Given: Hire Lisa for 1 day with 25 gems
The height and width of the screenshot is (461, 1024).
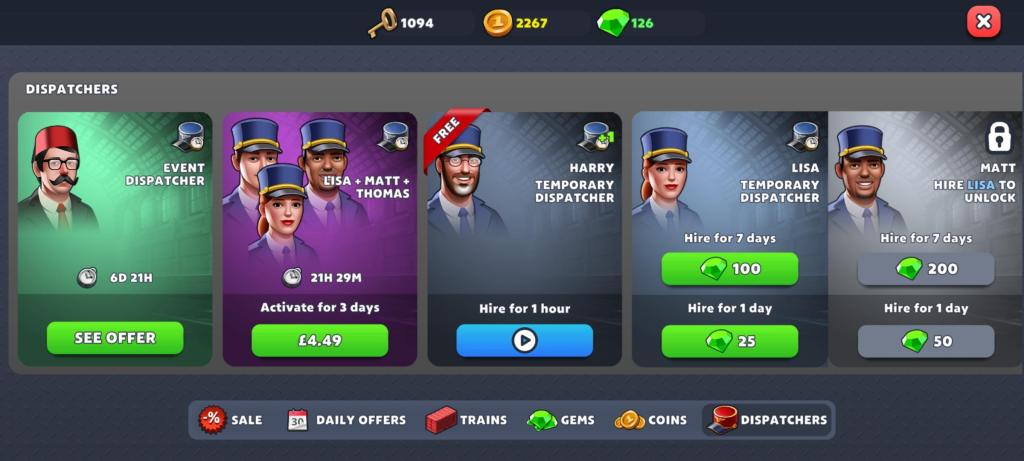Looking at the screenshot, I should (730, 341).
